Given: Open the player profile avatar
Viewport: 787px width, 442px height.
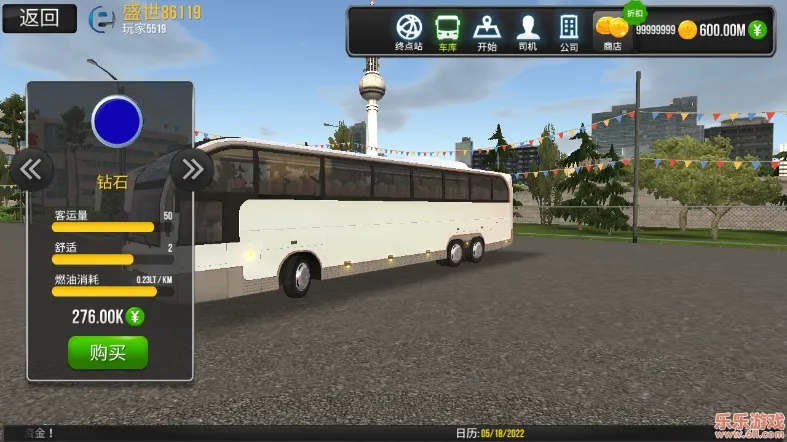Looking at the screenshot, I should click(x=102, y=18).
